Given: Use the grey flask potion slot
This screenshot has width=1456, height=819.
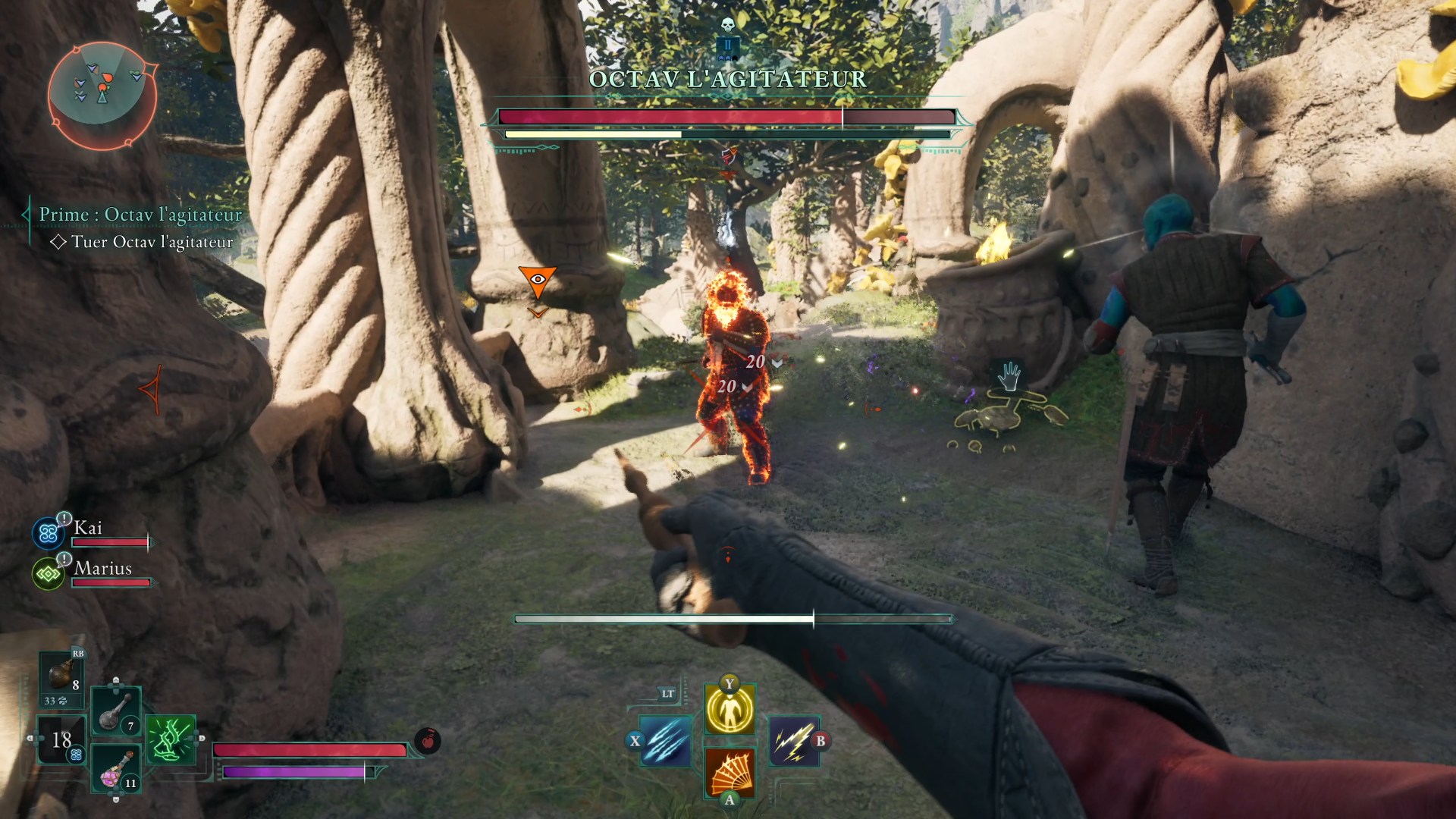Looking at the screenshot, I should pyautogui.click(x=115, y=711).
